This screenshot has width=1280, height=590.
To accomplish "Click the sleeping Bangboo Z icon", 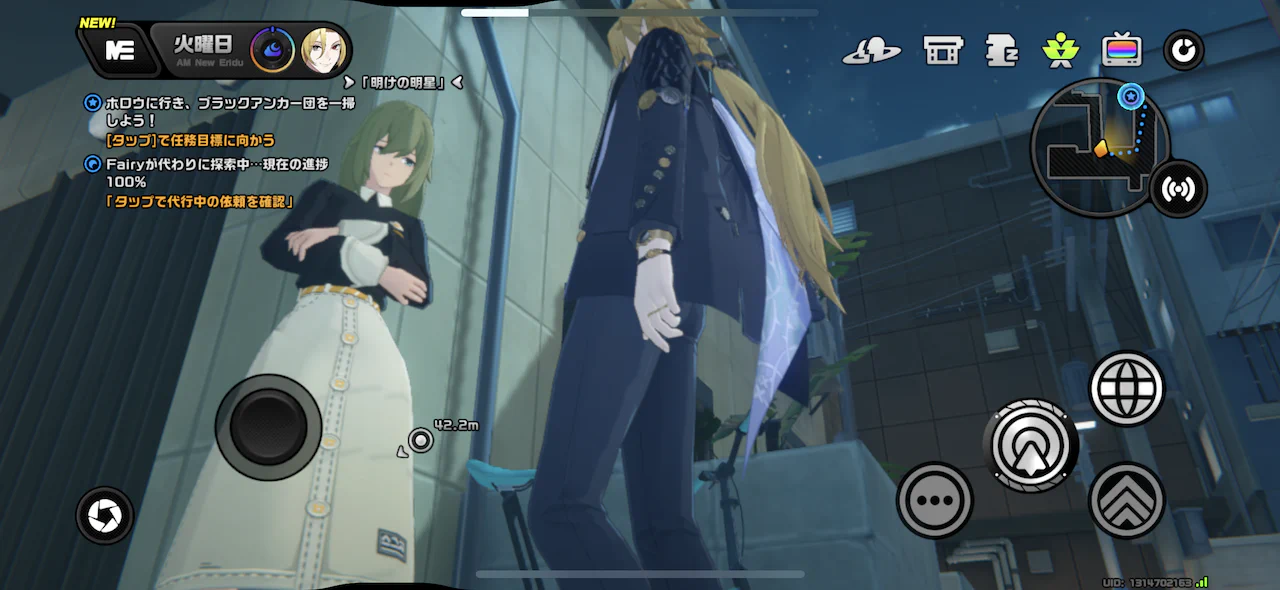I will tap(1001, 50).
